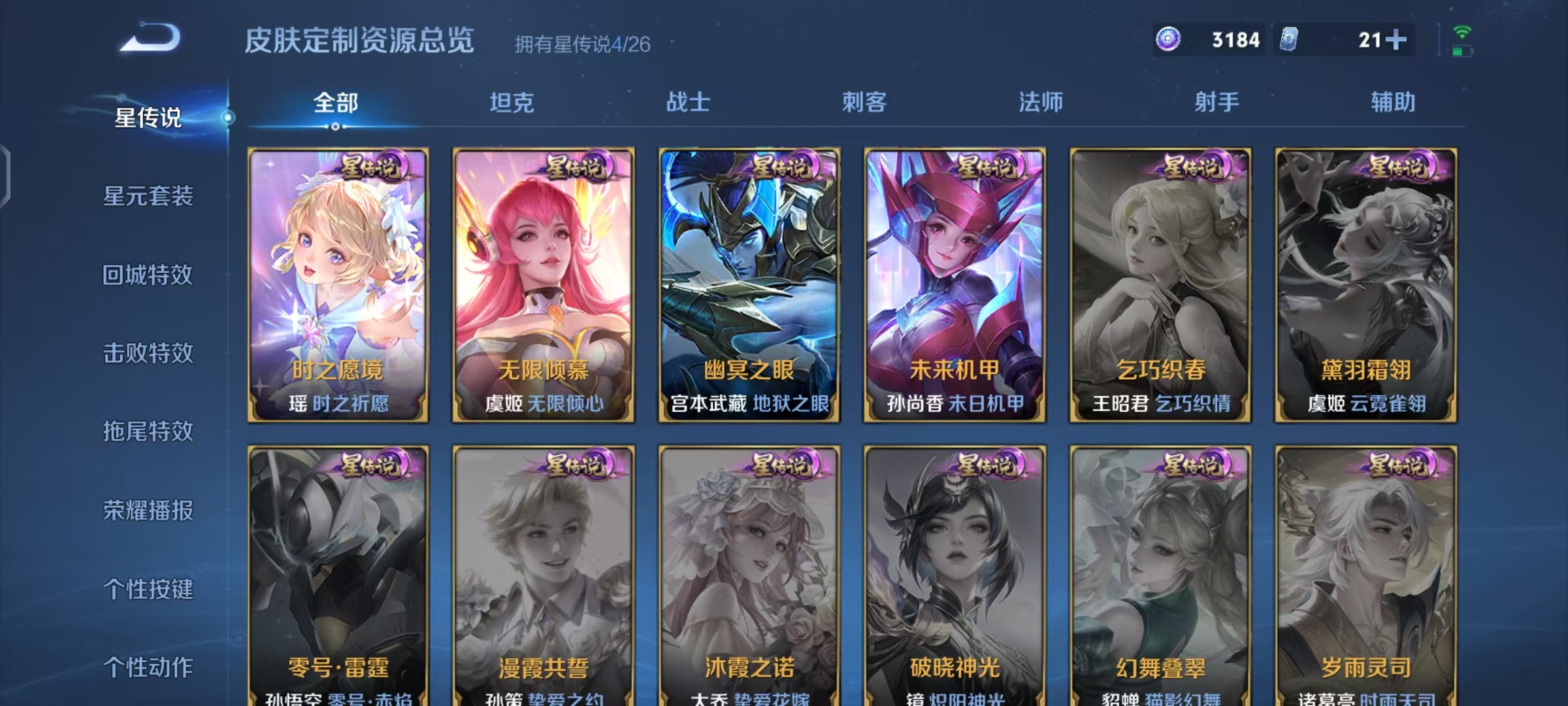This screenshot has width=1568, height=706.
Task: Switch to the 法师 category tab
Action: pyautogui.click(x=1041, y=103)
